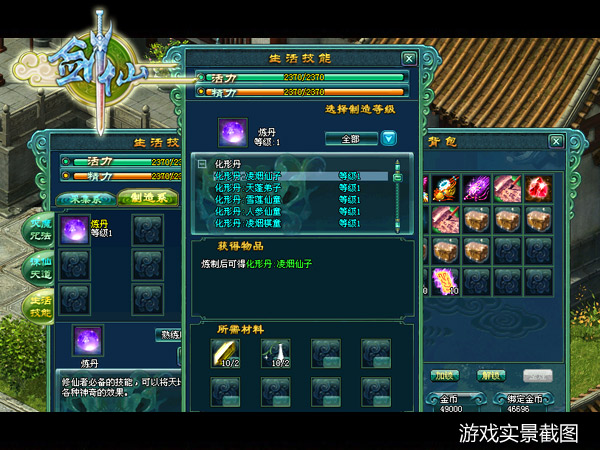Select the 炼丹 alchemy skill icon in skill grid
Viewport: 600px width, 450px height.
pyautogui.click(x=74, y=231)
